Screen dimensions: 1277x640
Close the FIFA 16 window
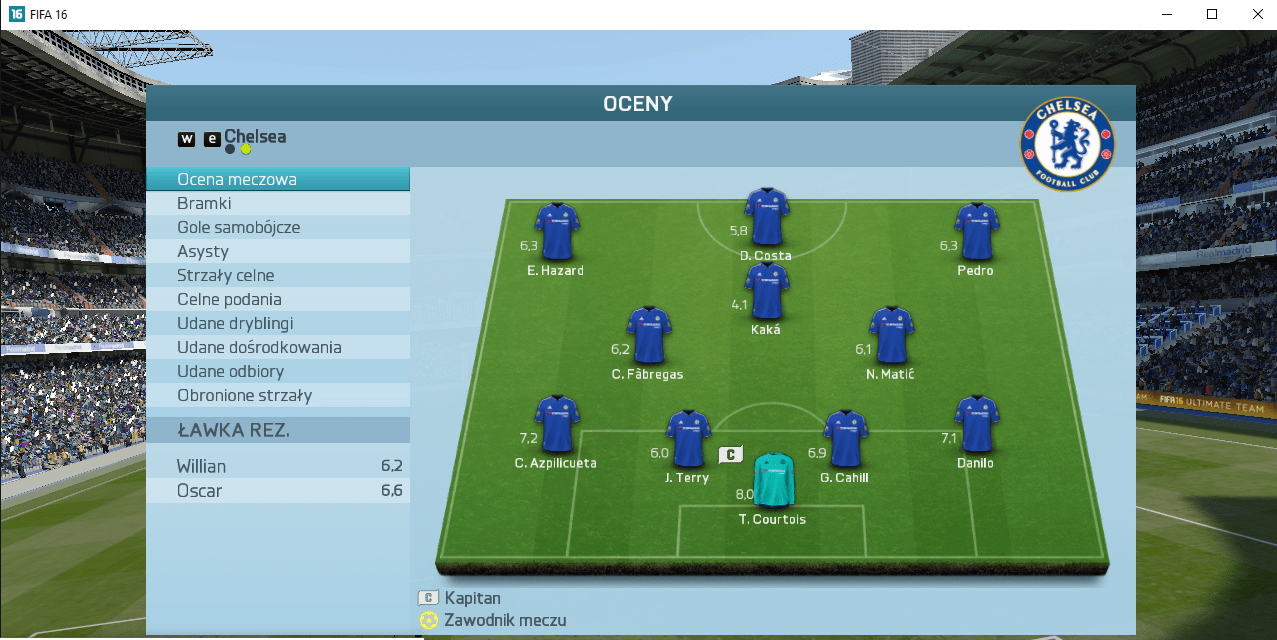coord(1257,14)
